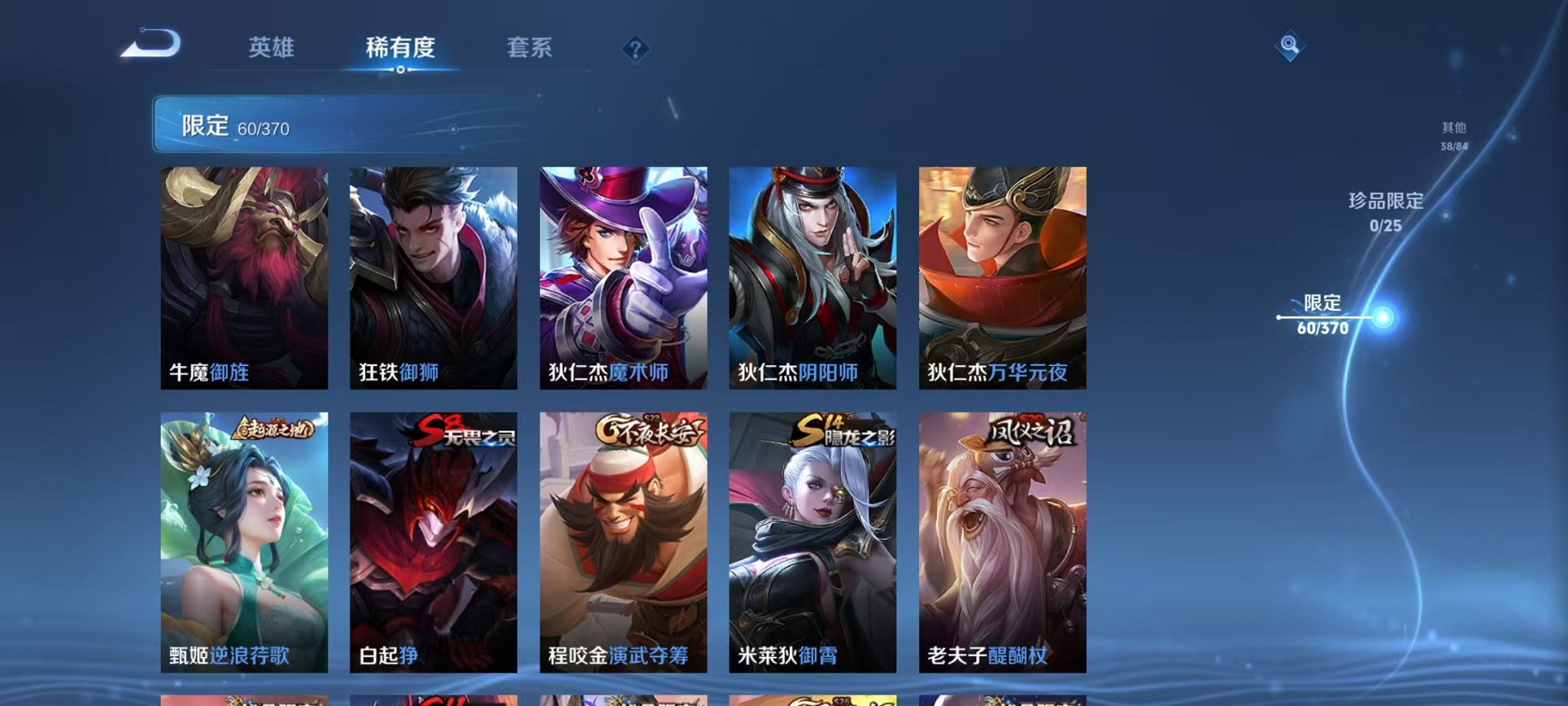
Task: Open the help question mark icon
Action: (634, 50)
